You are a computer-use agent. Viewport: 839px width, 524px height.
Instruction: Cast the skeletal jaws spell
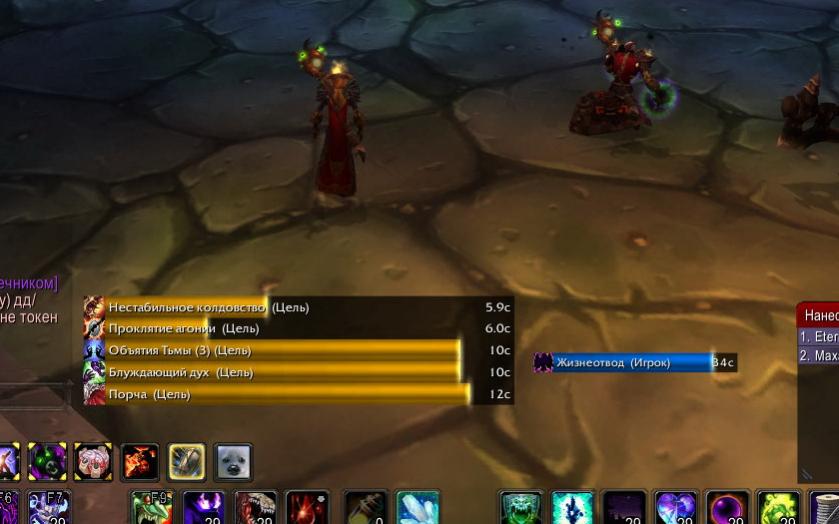254,508
